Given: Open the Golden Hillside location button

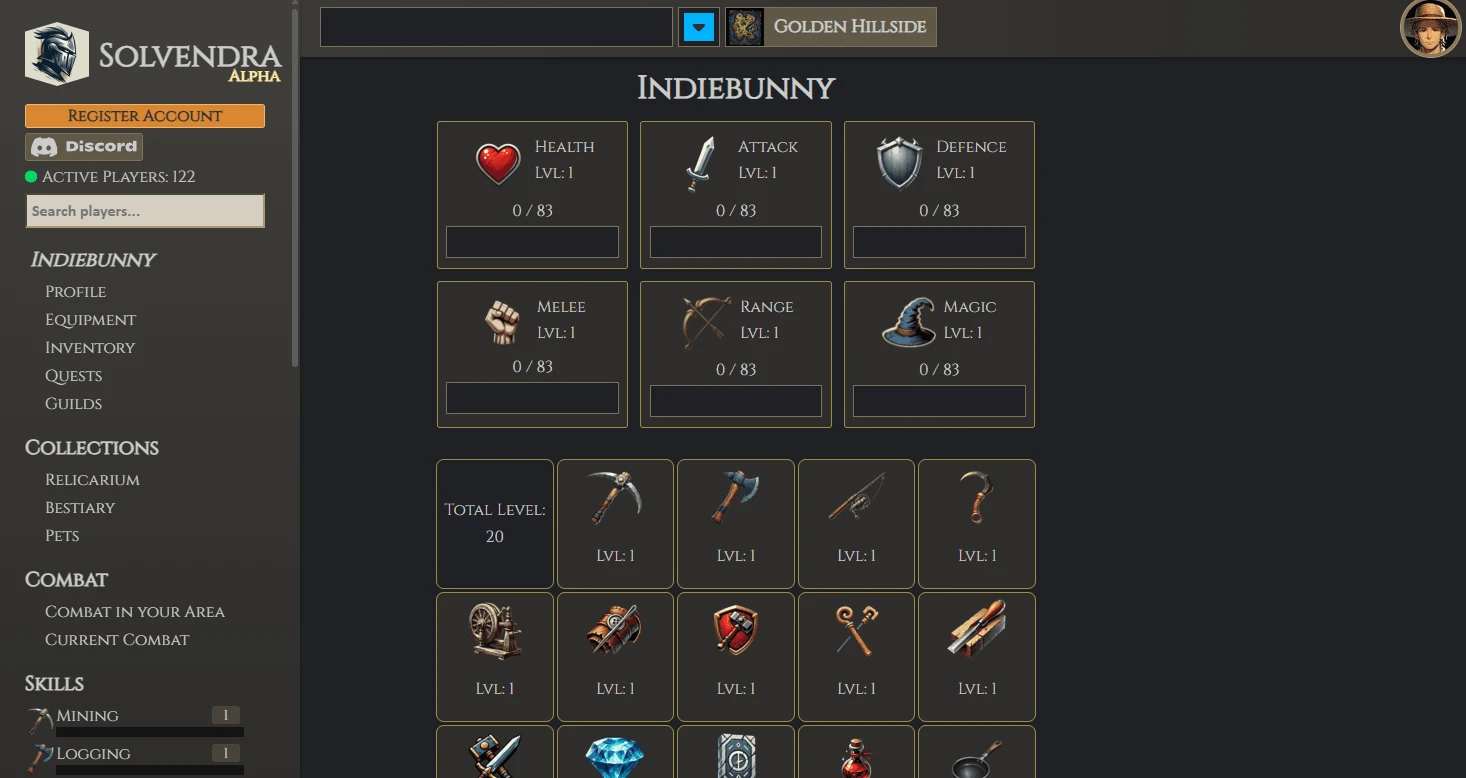Looking at the screenshot, I should pyautogui.click(x=830, y=27).
